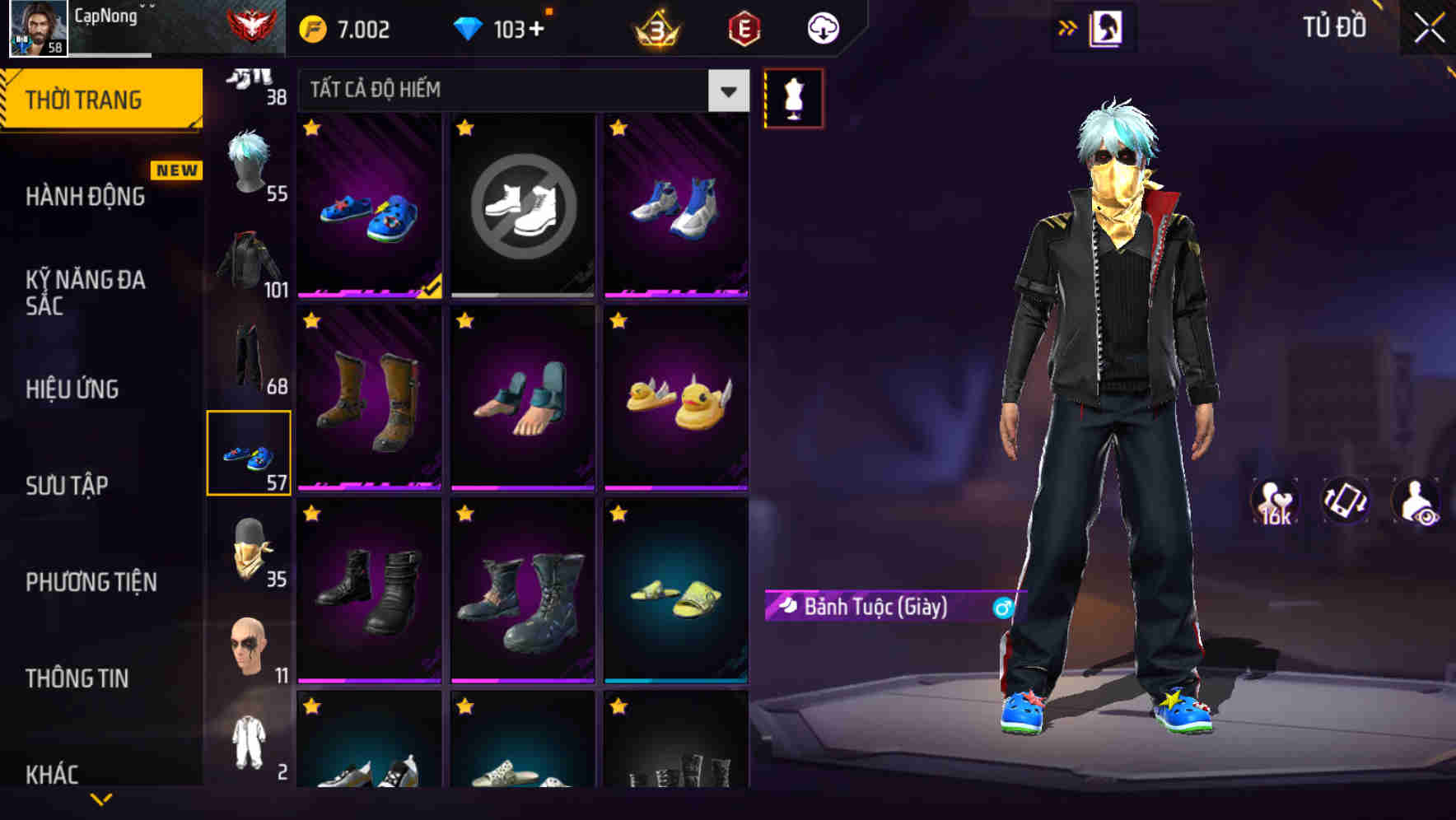Toggle the favorite star on the blue sneakers
Image resolution: width=1456 pixels, height=820 pixels.
tap(311, 125)
